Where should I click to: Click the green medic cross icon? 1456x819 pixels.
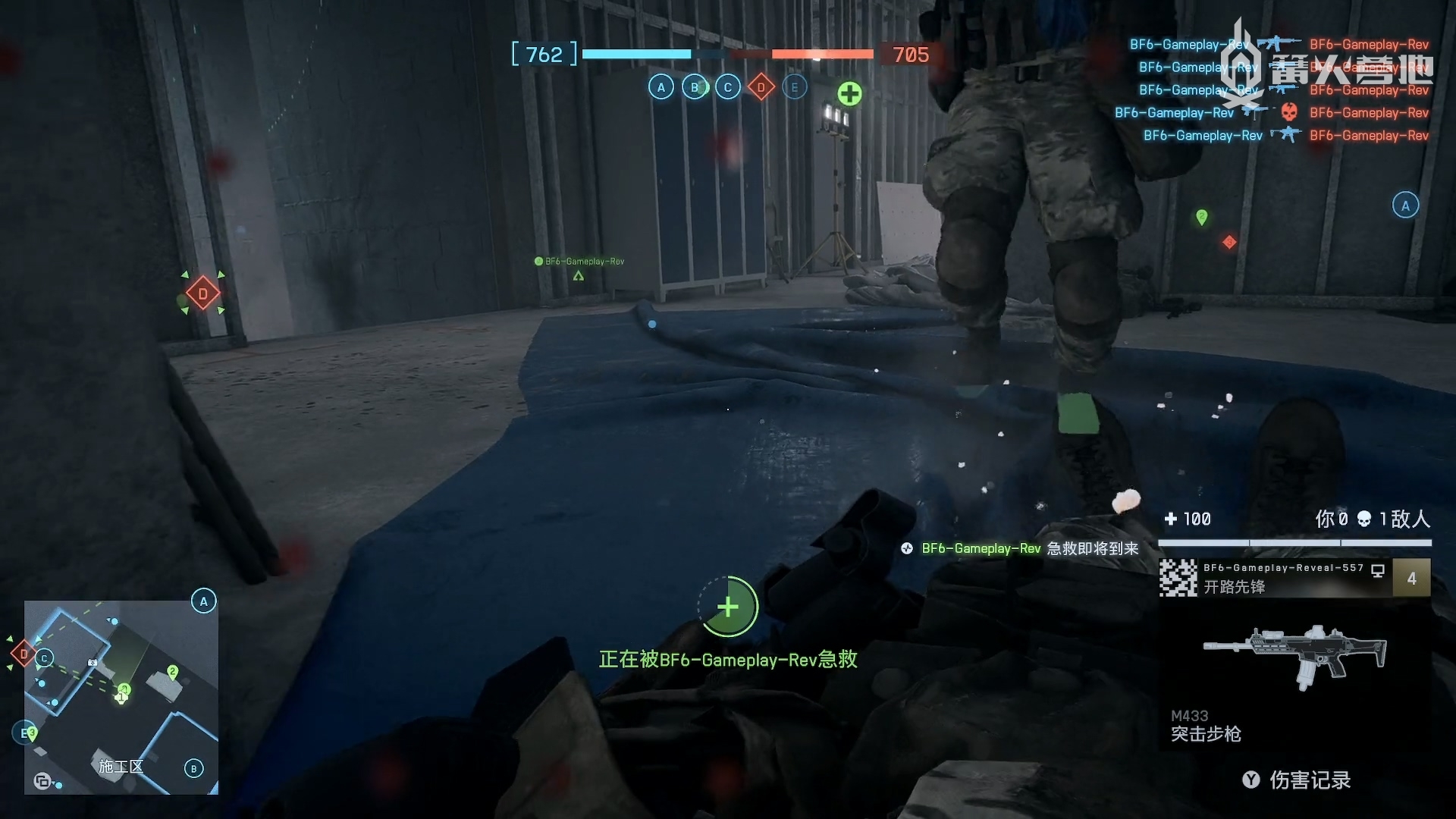pos(849,94)
